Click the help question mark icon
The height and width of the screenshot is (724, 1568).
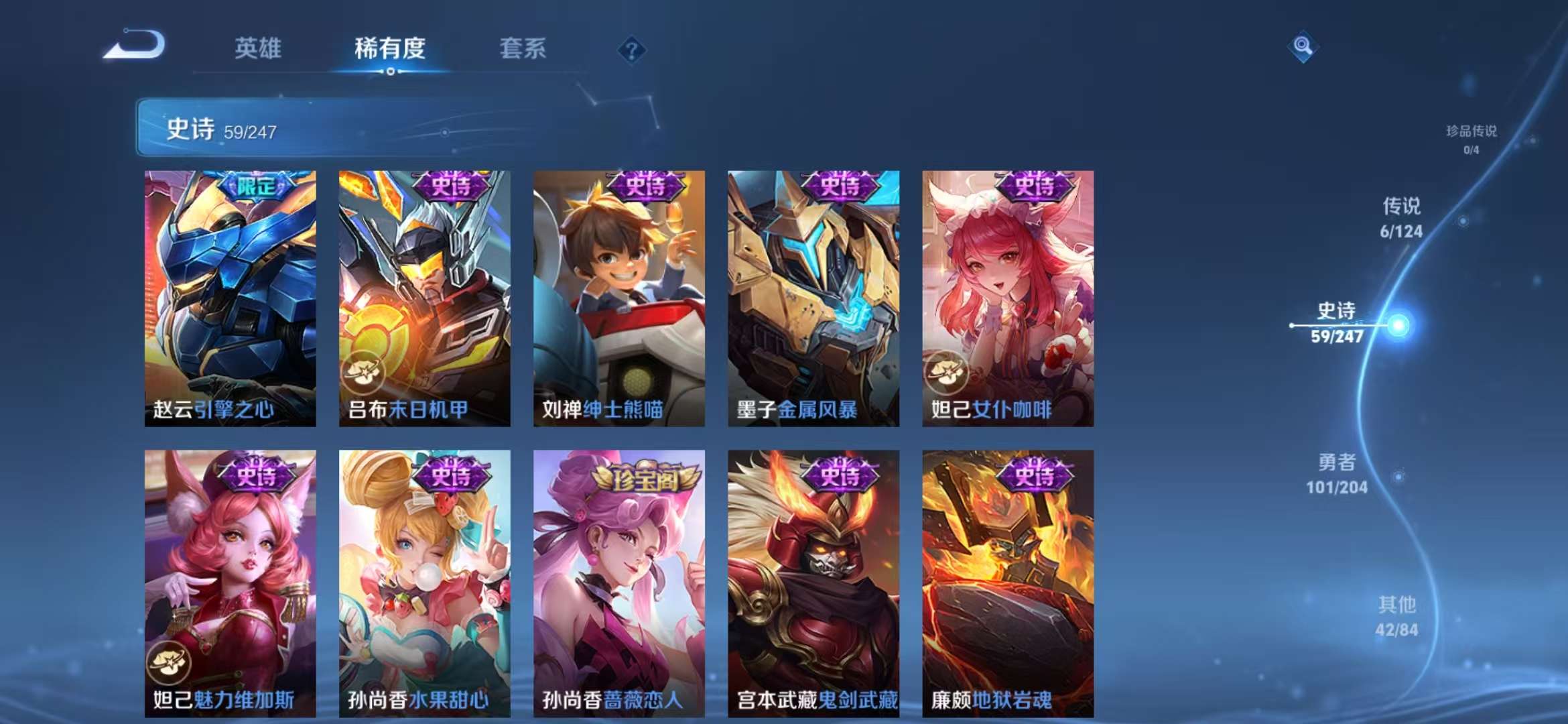(x=633, y=49)
